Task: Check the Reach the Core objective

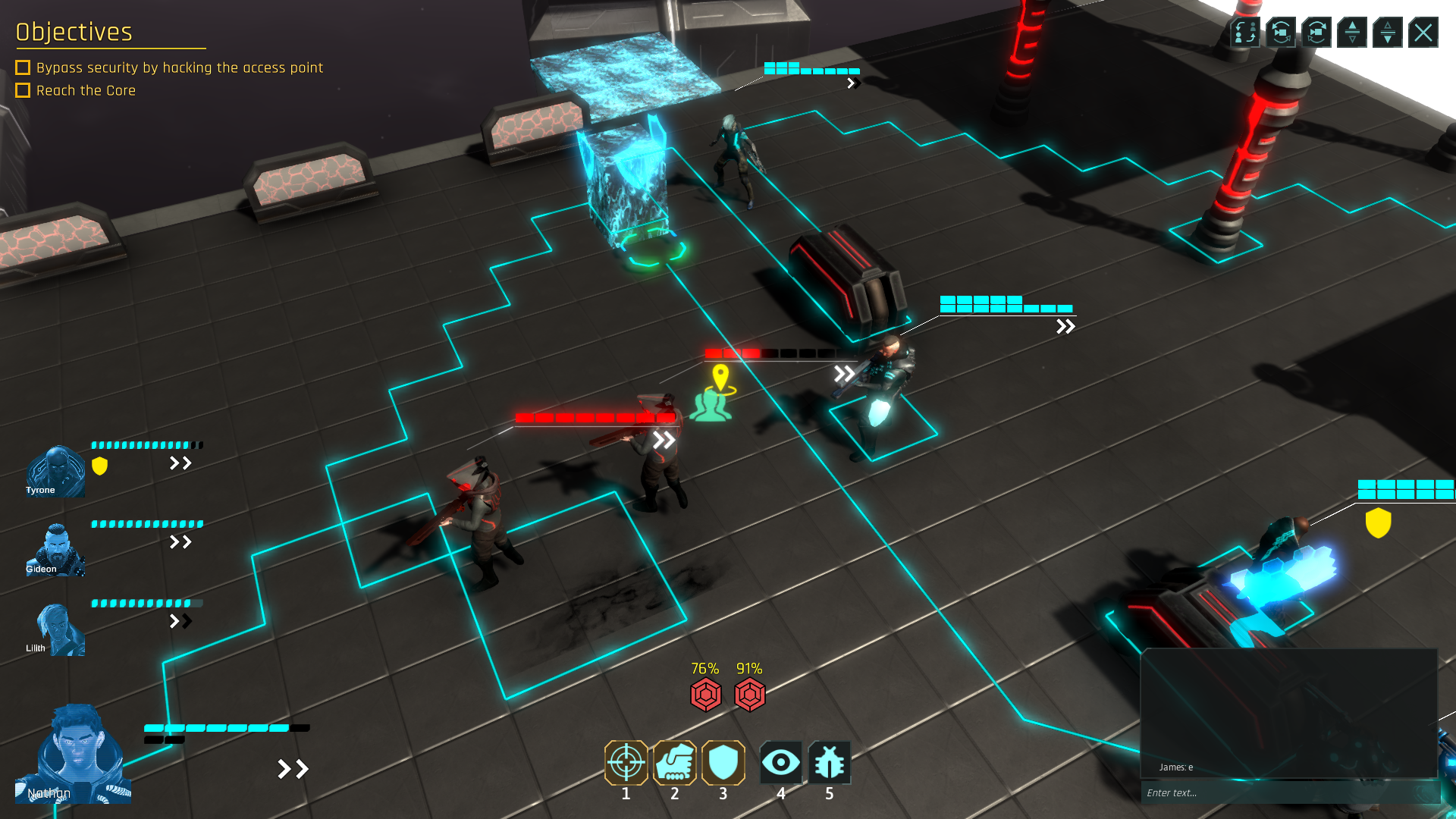Action: (x=23, y=91)
